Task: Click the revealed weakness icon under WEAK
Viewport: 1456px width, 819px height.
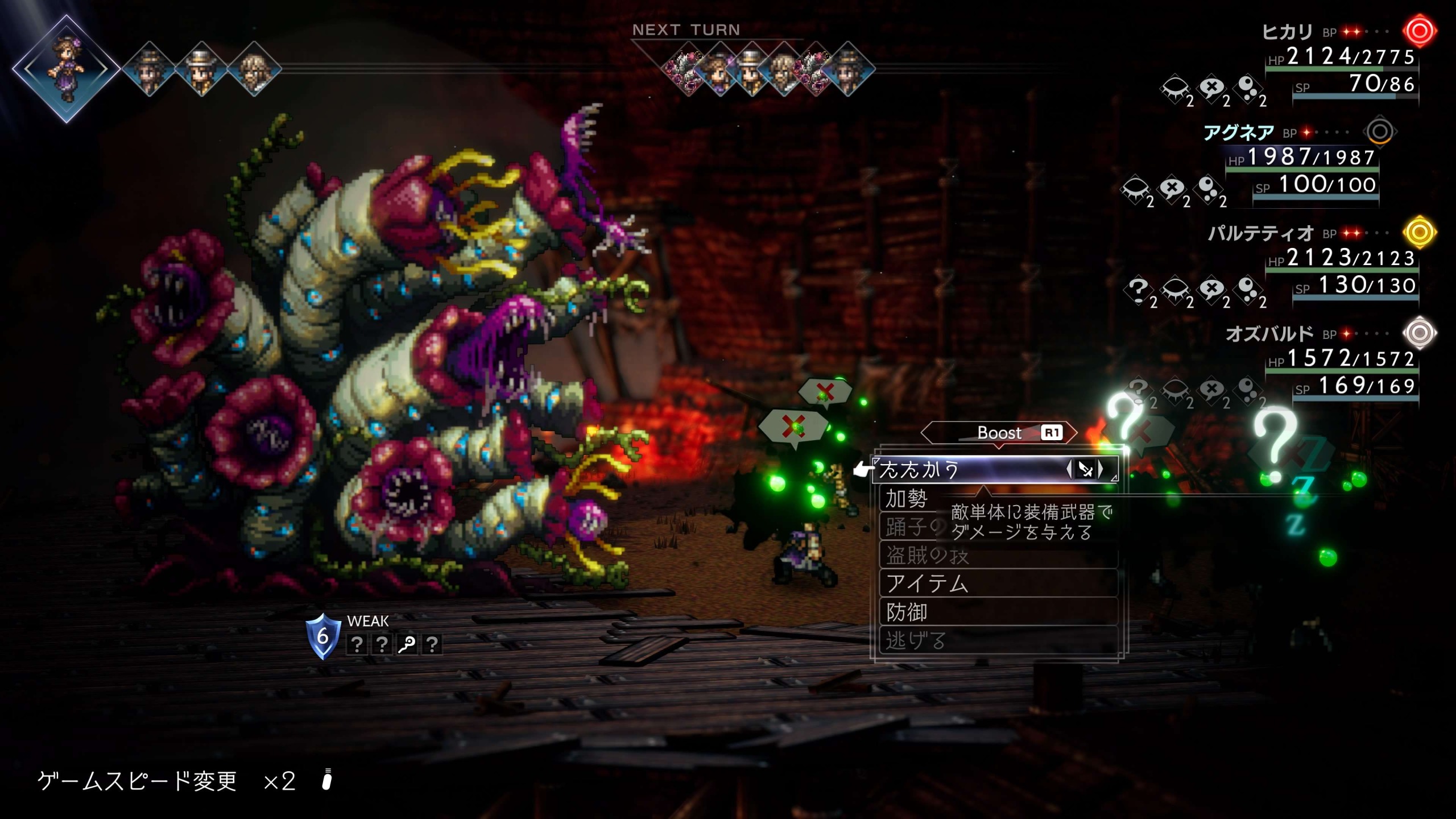Action: 407,644
